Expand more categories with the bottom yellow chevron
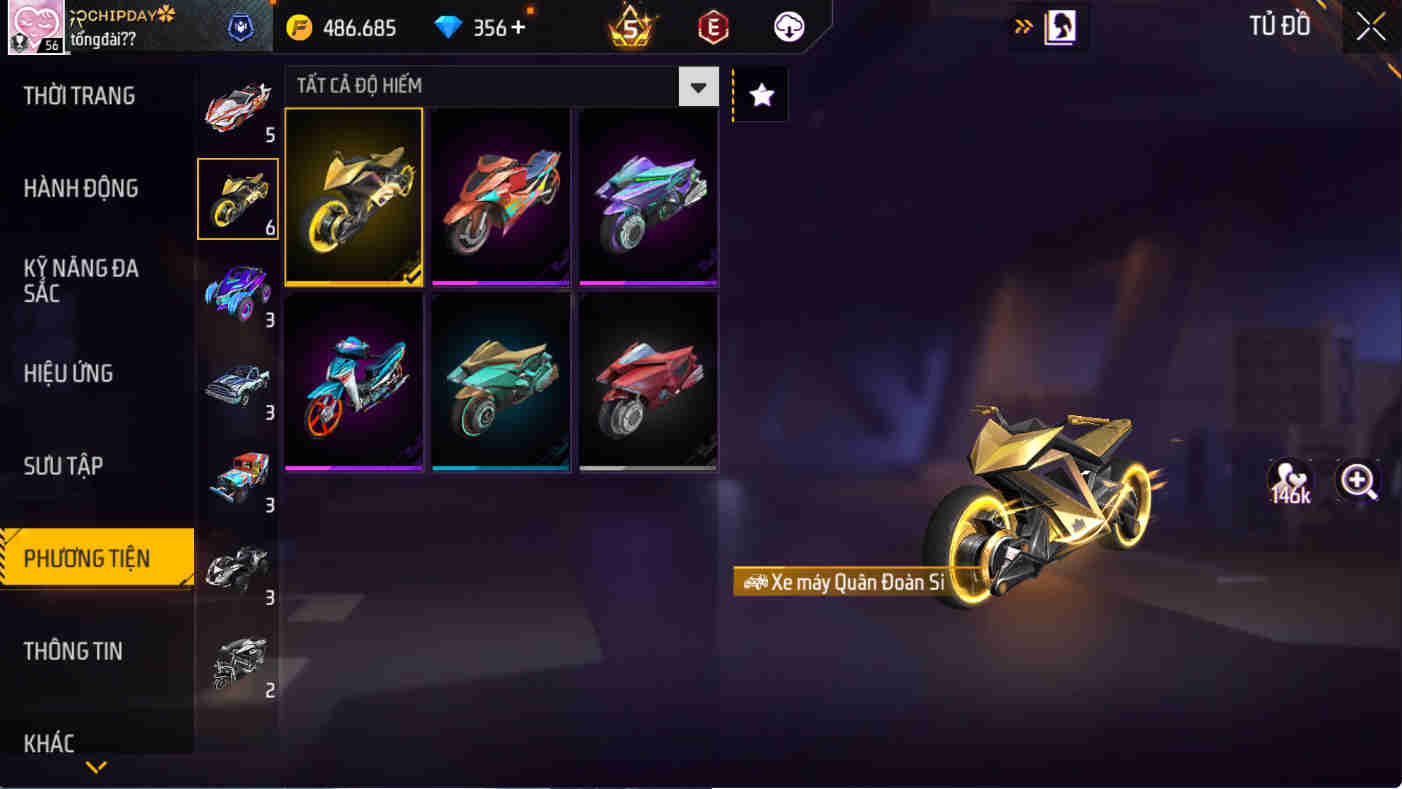 click(x=96, y=768)
